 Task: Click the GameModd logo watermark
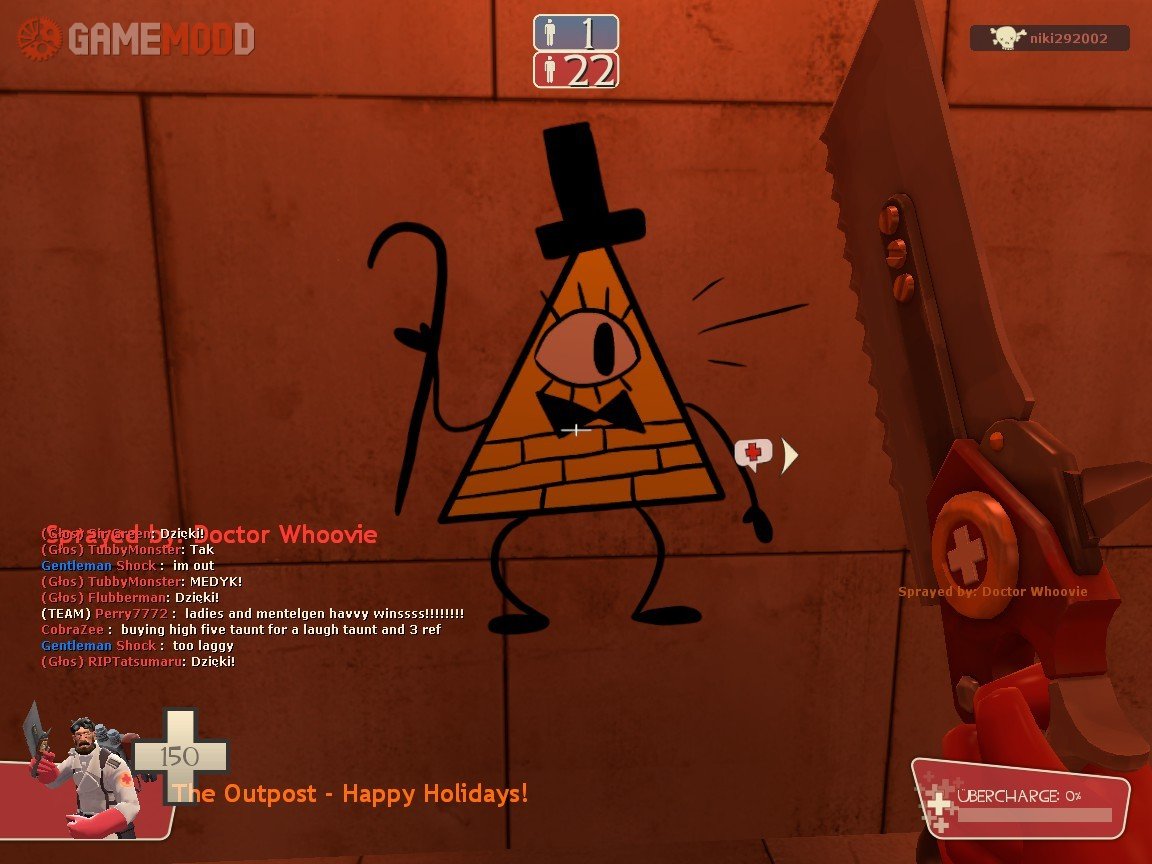[x=136, y=39]
